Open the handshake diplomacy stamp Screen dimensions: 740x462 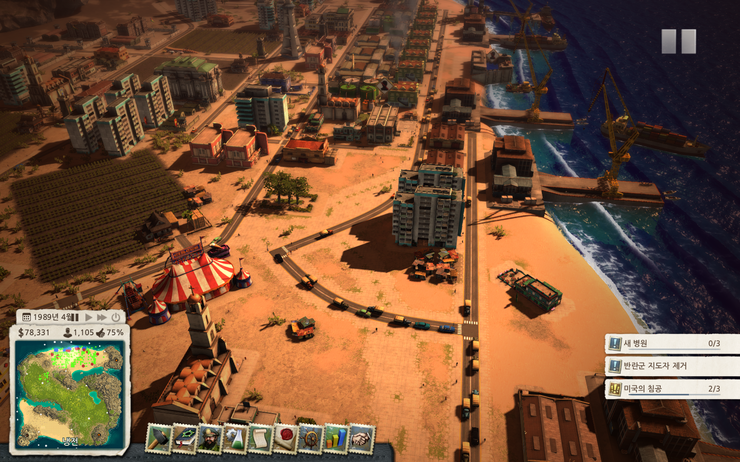(361, 437)
